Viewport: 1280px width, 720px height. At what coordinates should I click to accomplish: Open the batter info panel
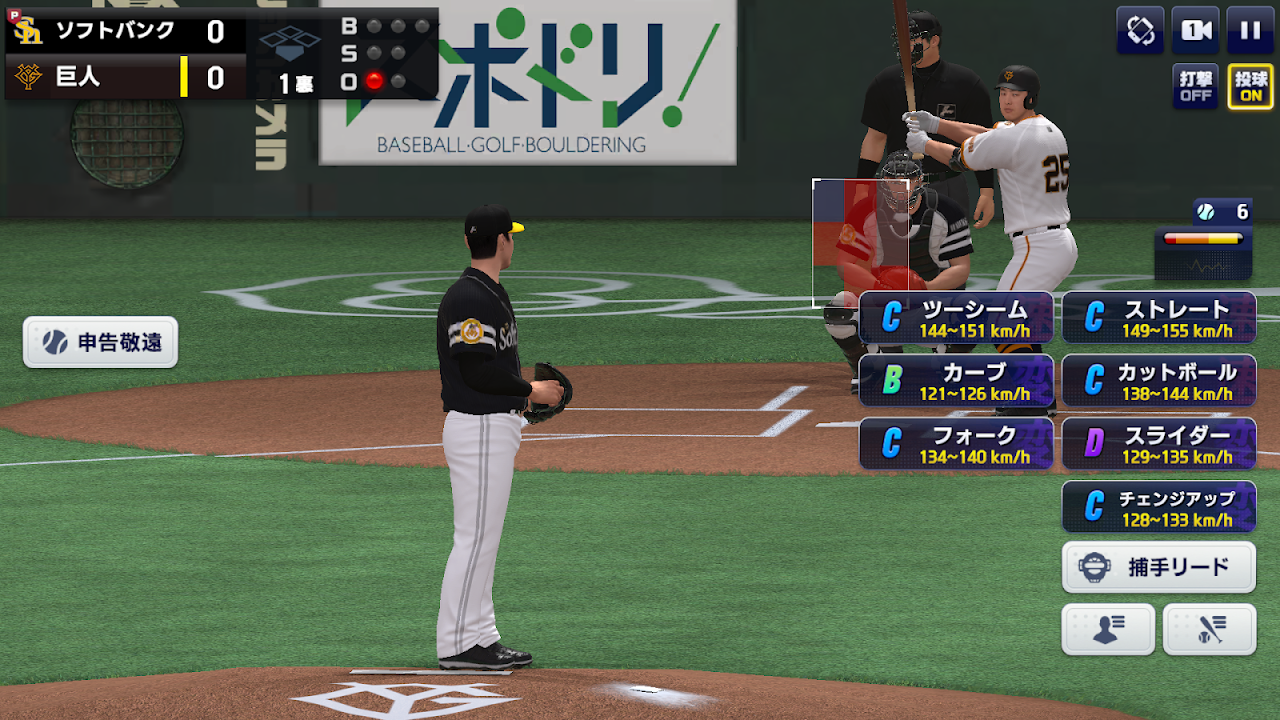[1209, 630]
